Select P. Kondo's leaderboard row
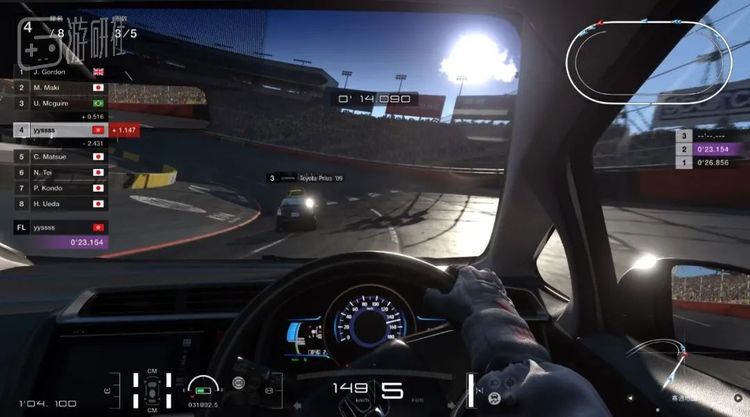Screen dimensions: 750x417 (x=60, y=187)
